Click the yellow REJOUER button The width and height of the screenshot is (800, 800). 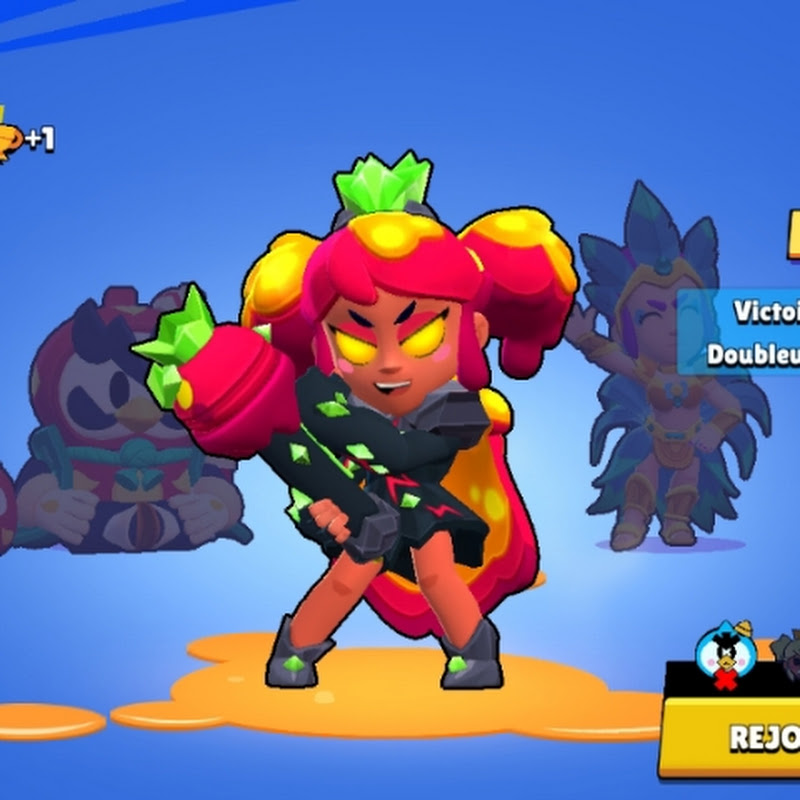pyautogui.click(x=735, y=737)
